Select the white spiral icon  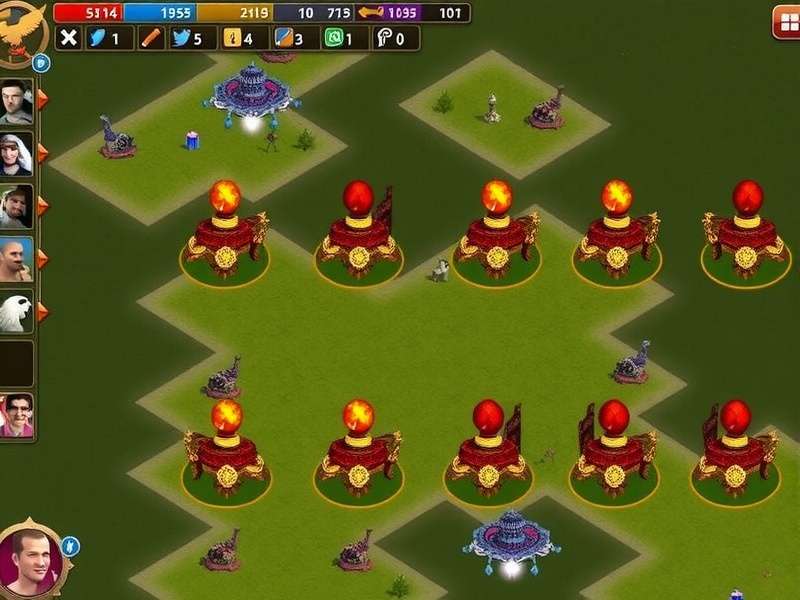pos(384,38)
